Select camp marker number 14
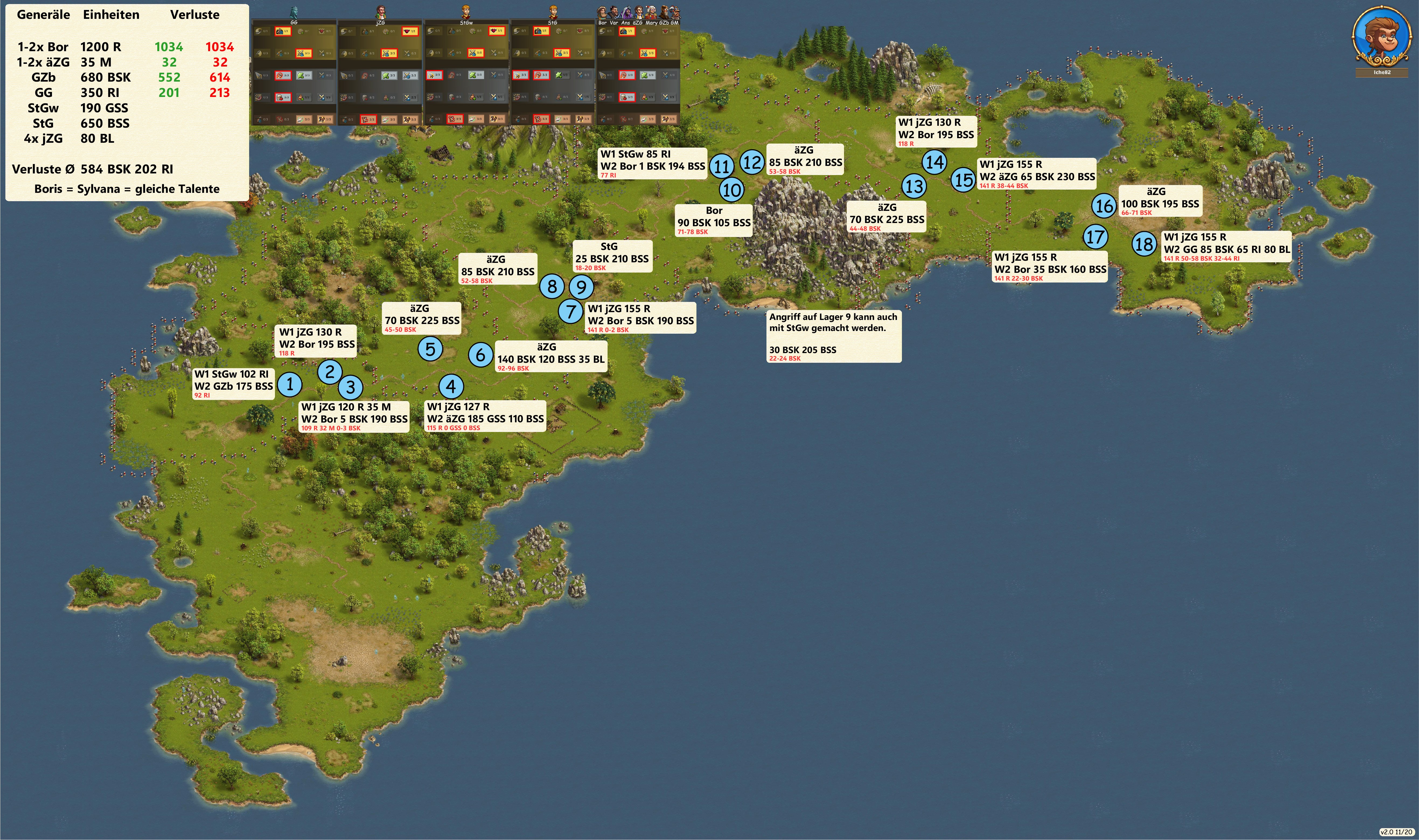1419x840 pixels. tap(935, 162)
